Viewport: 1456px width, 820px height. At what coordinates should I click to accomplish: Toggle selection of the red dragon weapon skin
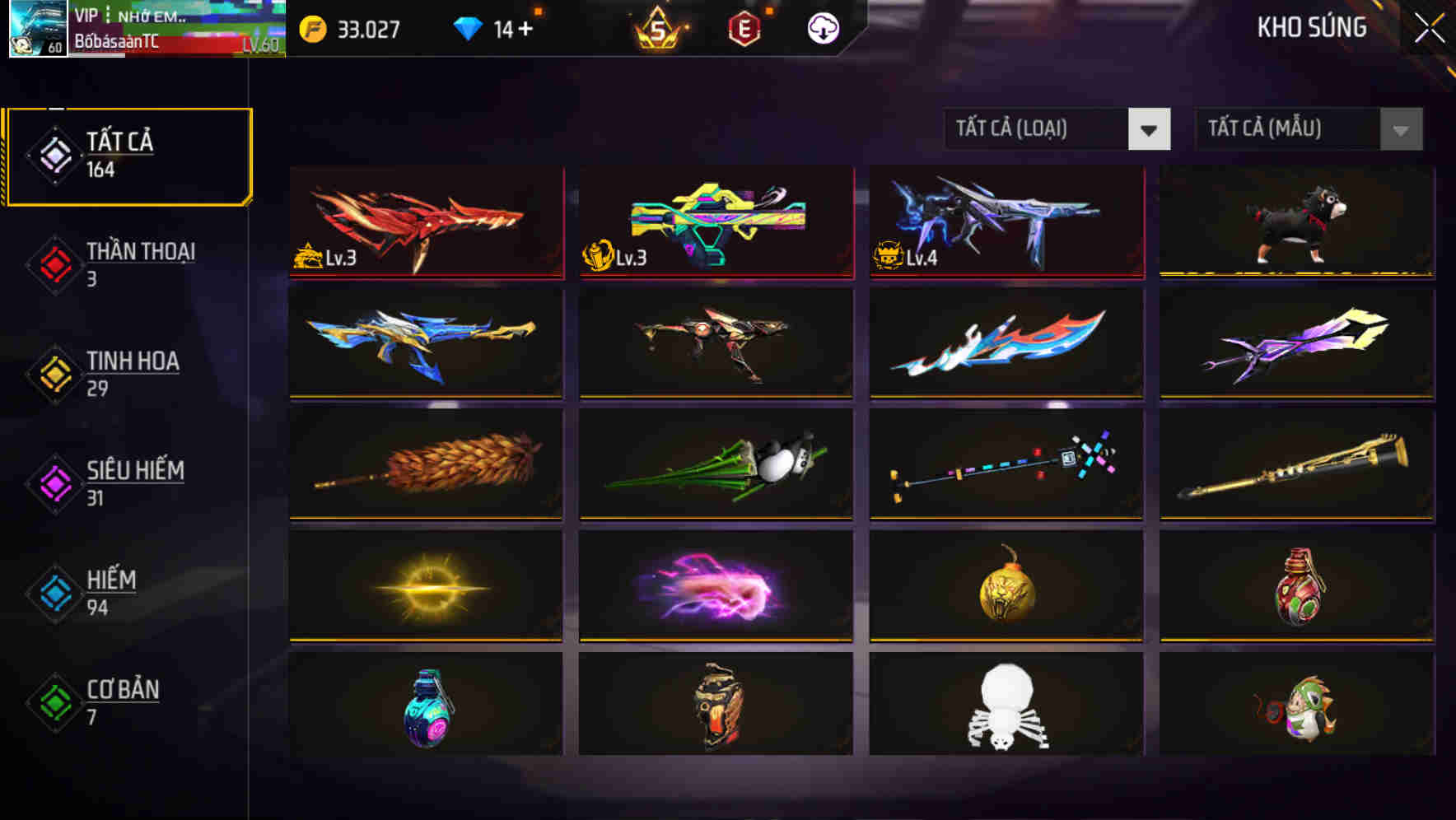pyautogui.click(x=425, y=222)
